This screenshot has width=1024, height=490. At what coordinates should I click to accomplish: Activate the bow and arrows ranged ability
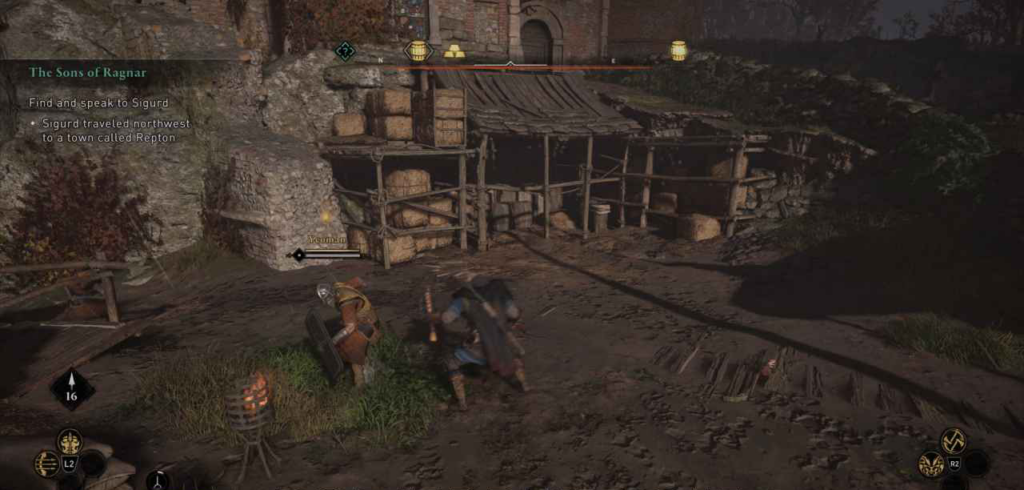46,463
